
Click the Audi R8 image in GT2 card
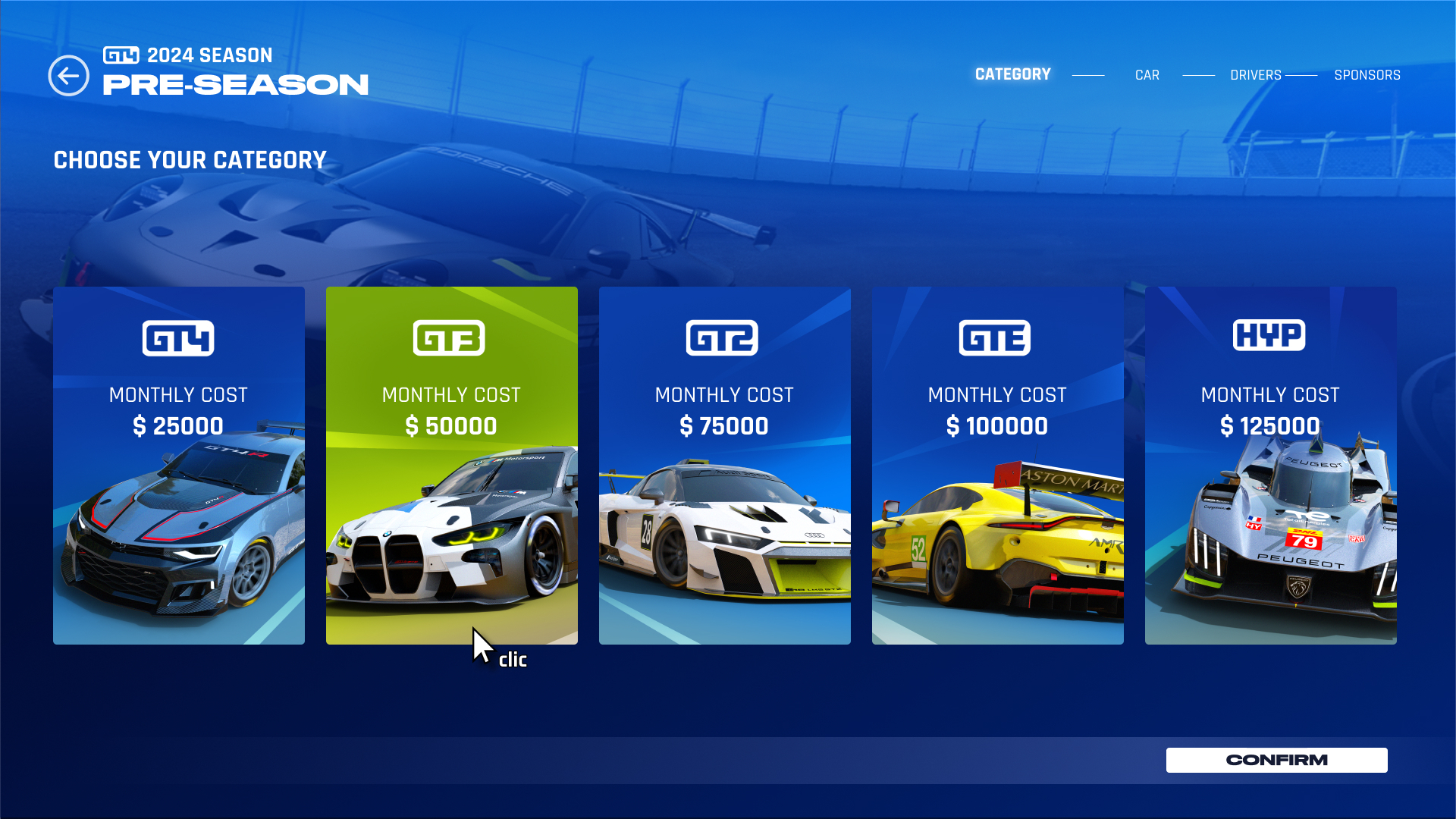pyautogui.click(x=724, y=531)
